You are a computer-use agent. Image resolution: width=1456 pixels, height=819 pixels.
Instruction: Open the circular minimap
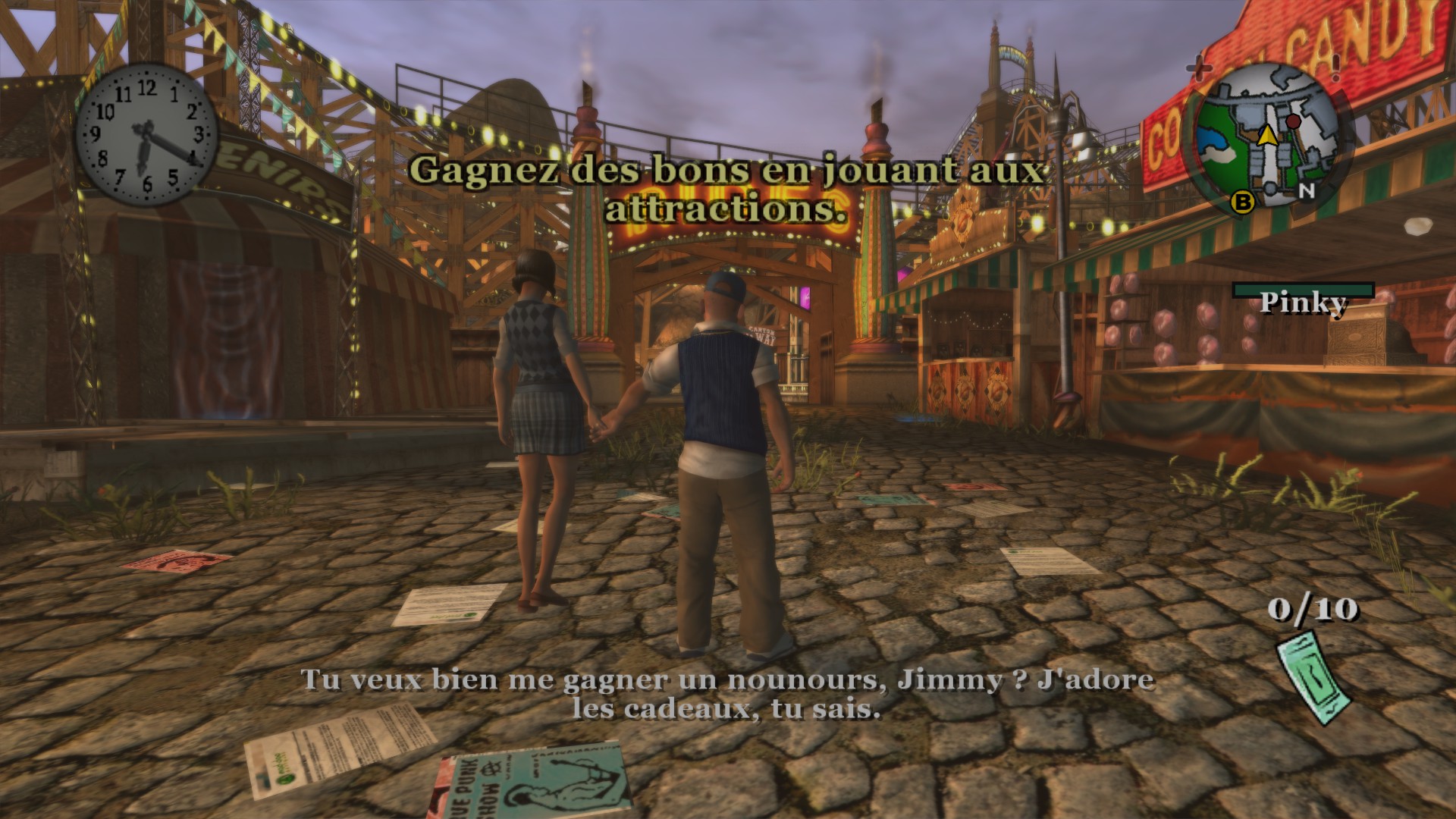(x=1264, y=136)
